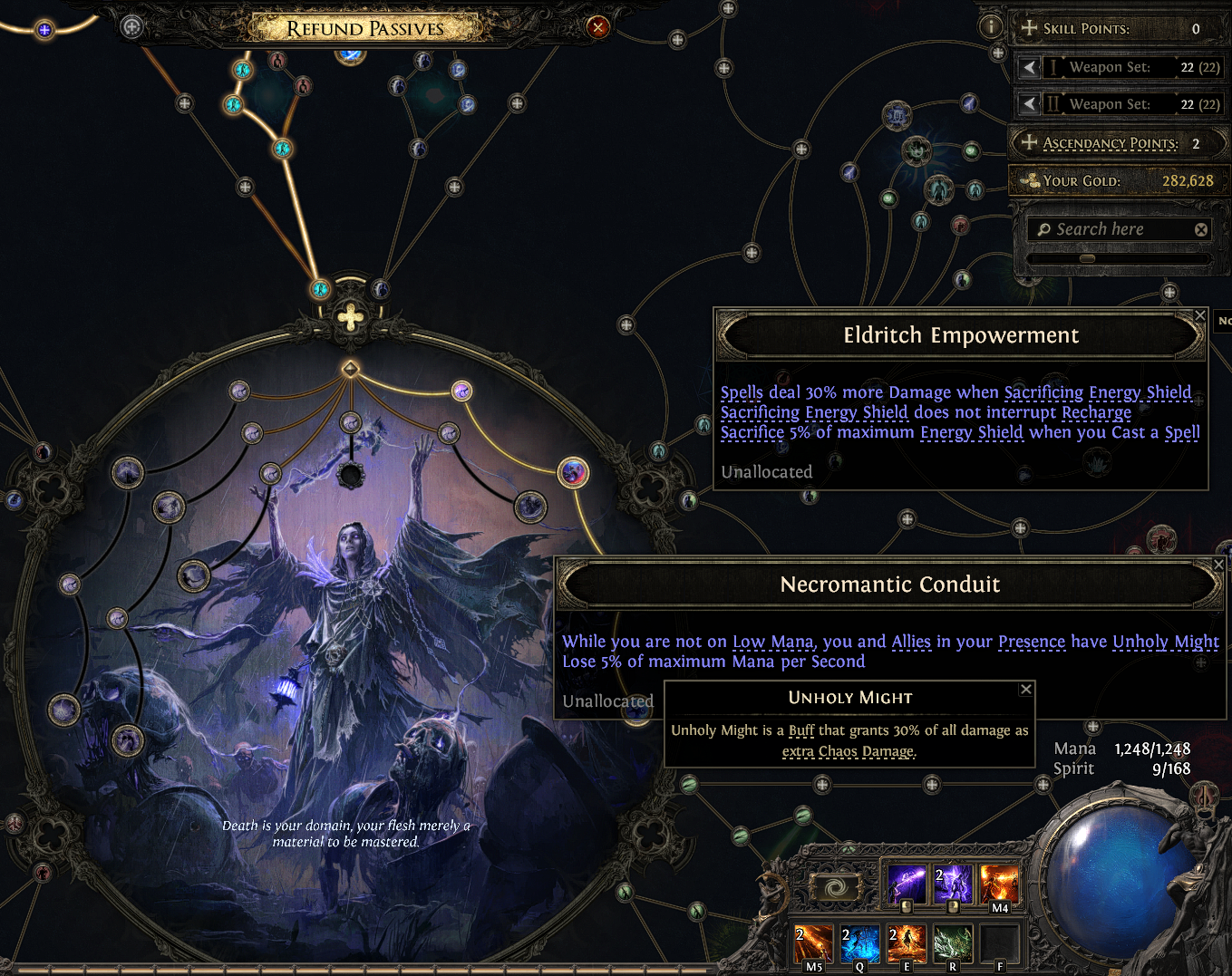Viewport: 1232px width, 976px height.
Task: Activate the fire skill bound to M4
Action: click(999, 884)
